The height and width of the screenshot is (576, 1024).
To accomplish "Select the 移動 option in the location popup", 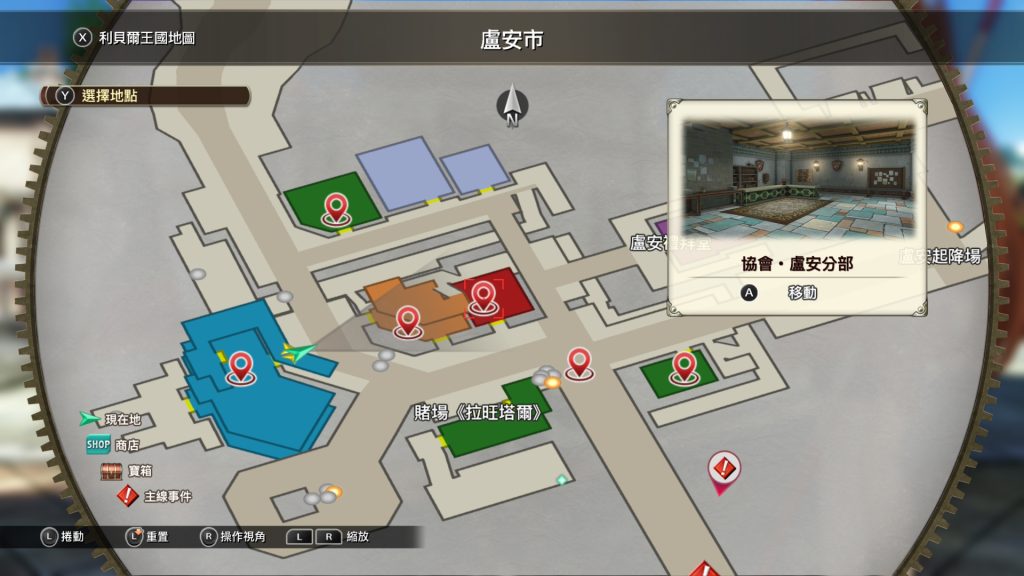I will point(788,293).
